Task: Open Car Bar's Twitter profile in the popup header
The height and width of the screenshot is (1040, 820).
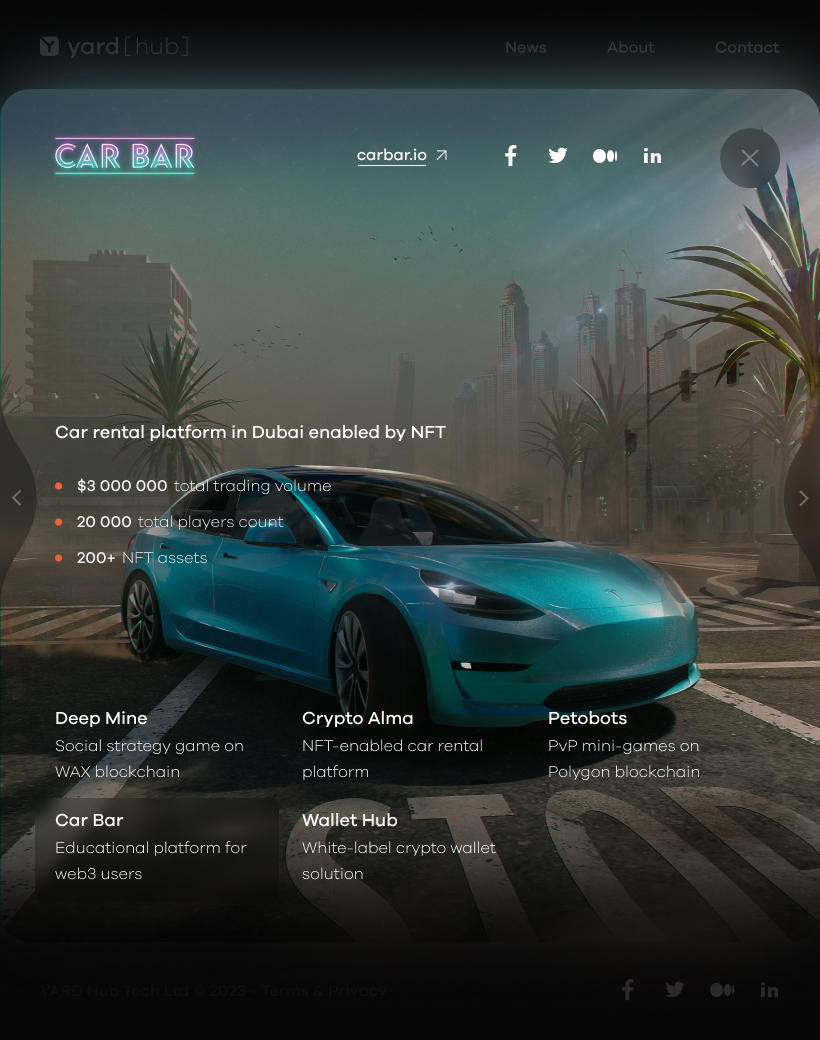Action: 558,156
